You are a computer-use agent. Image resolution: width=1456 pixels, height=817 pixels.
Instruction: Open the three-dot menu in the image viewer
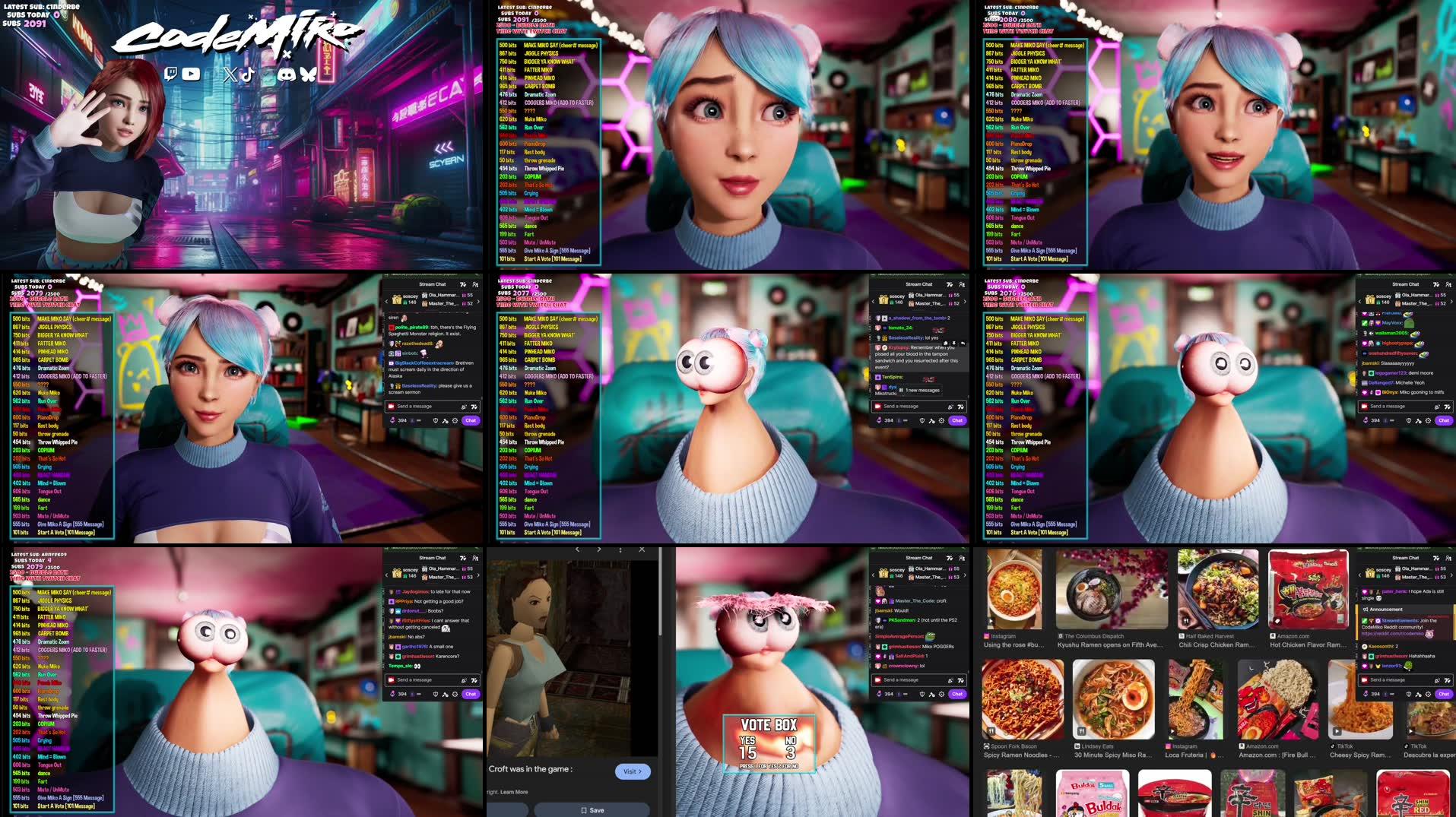coord(620,550)
